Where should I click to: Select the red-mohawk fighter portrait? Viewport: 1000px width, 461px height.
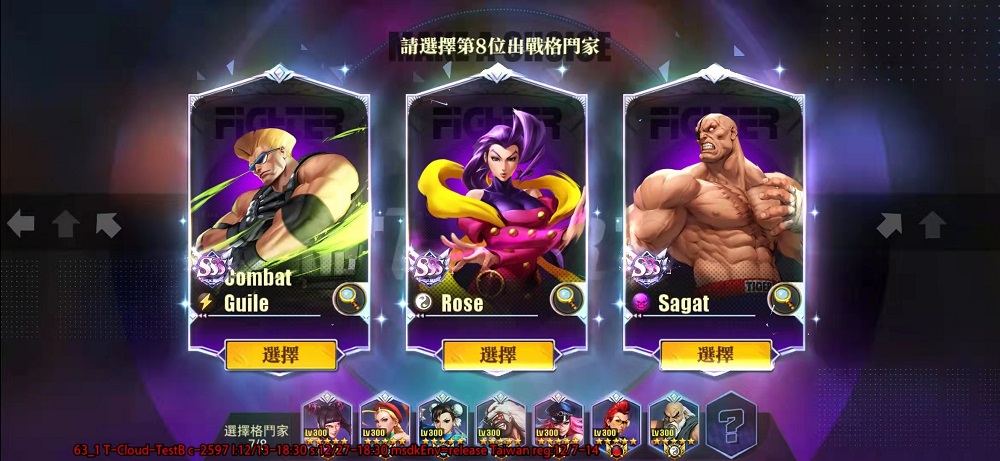(x=617, y=419)
